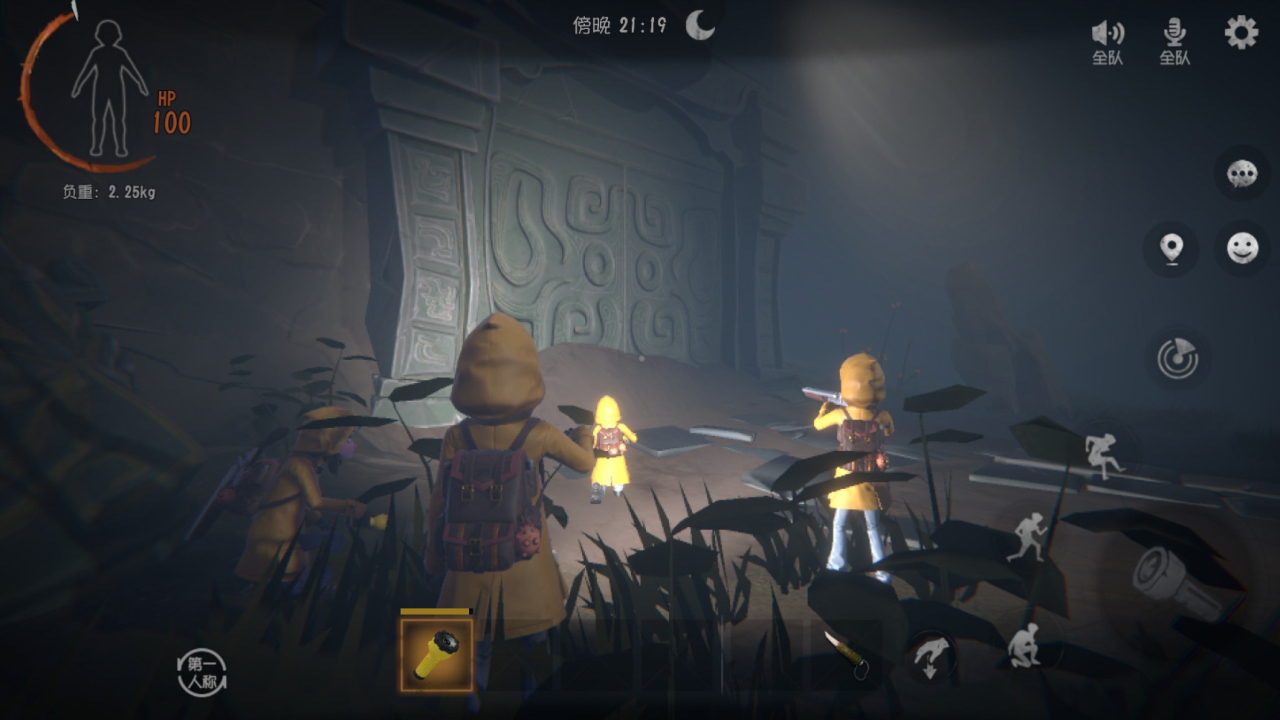This screenshot has height=720, width=1280.
Task: Switch to first-person view
Action: (201, 673)
